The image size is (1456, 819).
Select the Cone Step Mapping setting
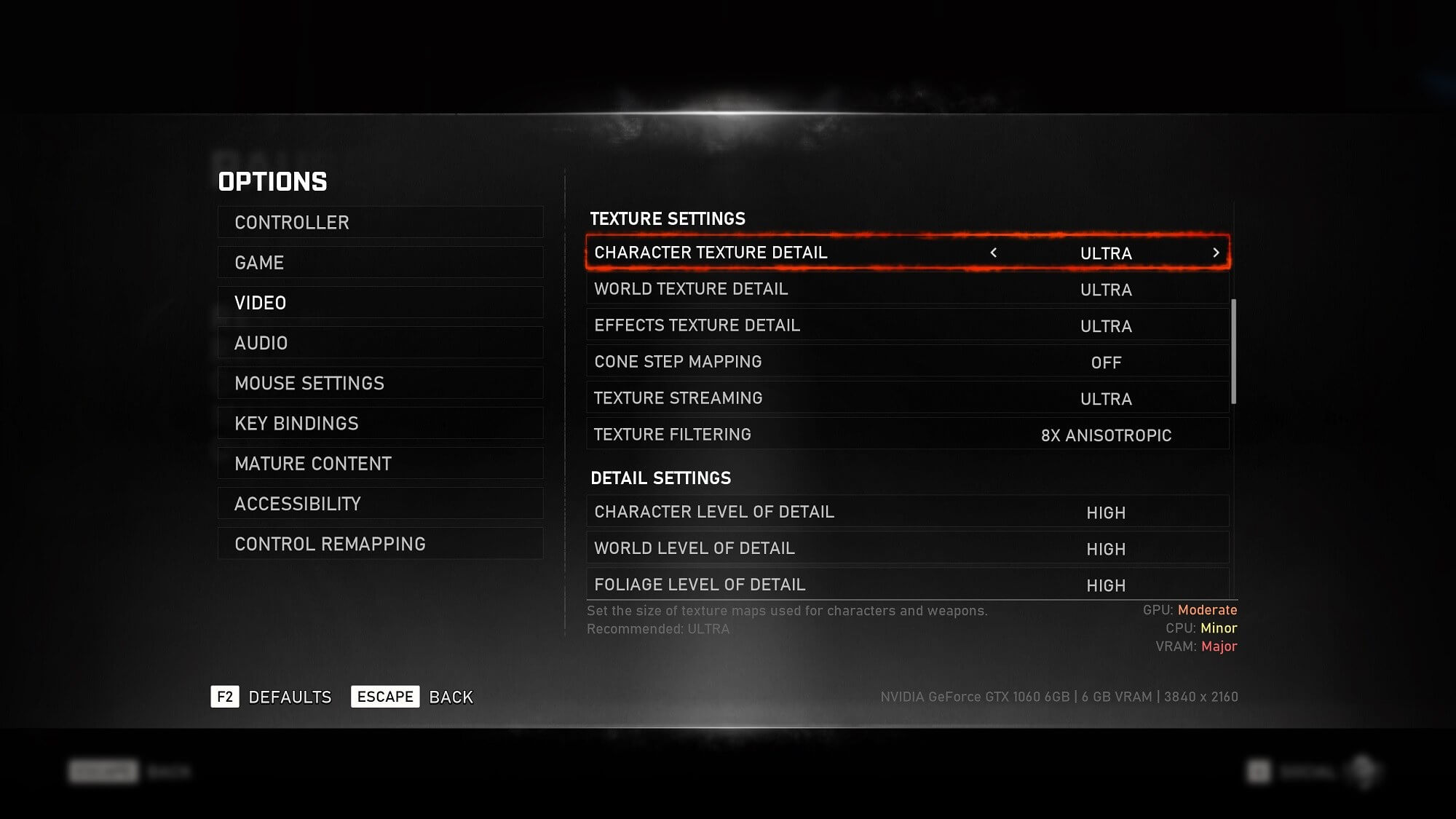(x=907, y=362)
